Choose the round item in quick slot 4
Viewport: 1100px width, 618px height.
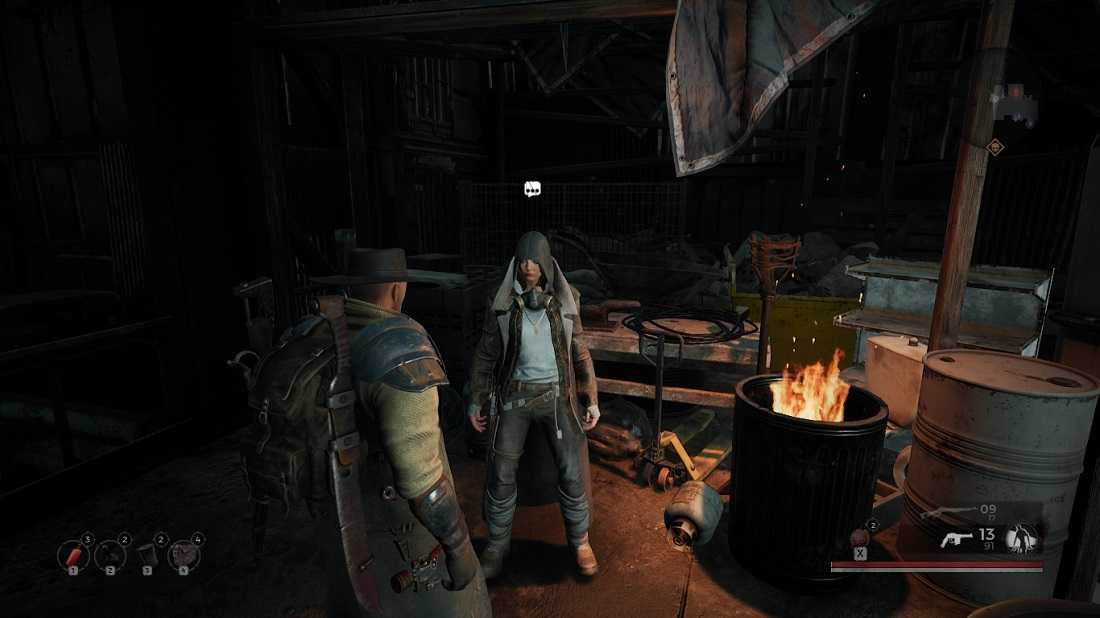coord(184,554)
